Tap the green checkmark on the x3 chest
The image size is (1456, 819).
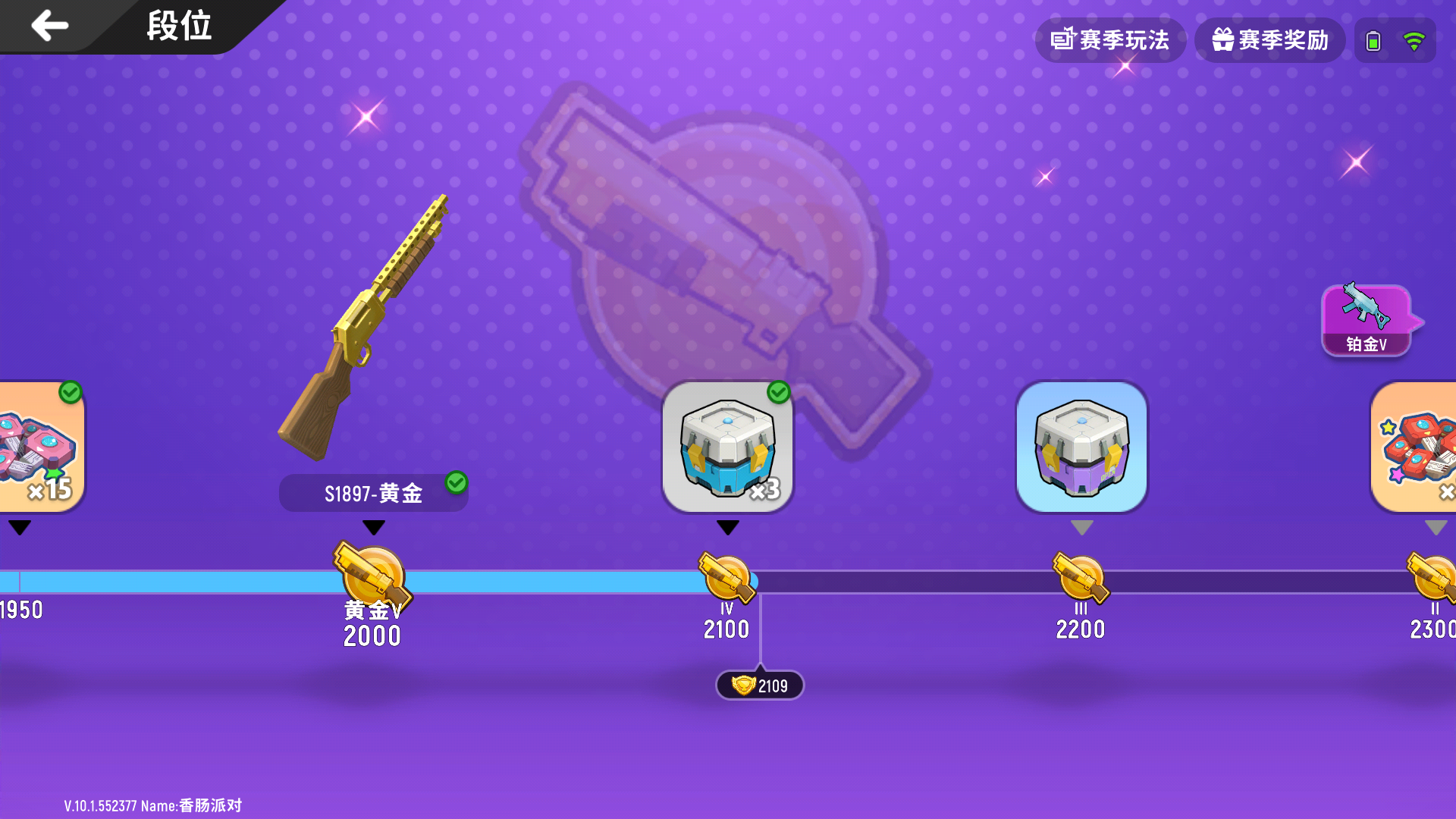coord(777,393)
